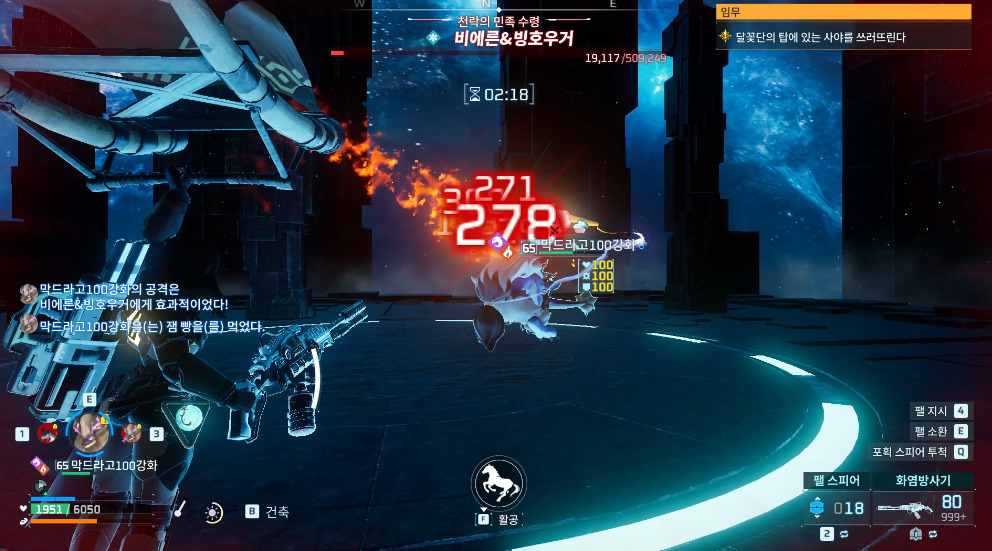Open the 건축 build option
This screenshot has height=551, width=992.
pos(268,511)
